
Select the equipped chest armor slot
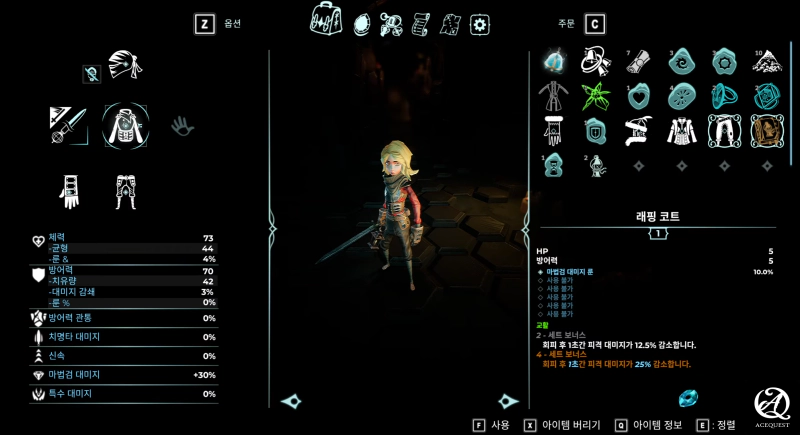point(125,126)
